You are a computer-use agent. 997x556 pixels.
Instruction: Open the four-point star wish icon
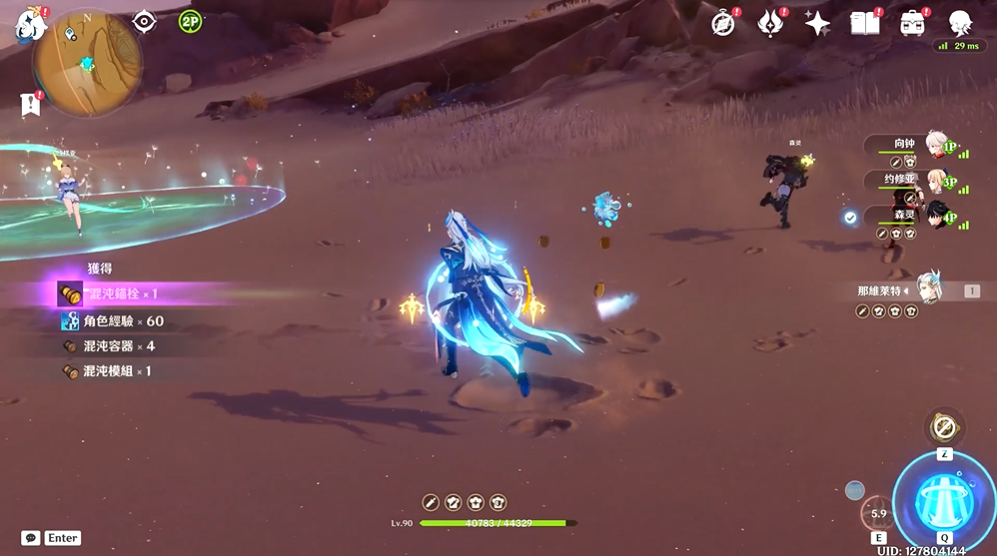click(818, 23)
